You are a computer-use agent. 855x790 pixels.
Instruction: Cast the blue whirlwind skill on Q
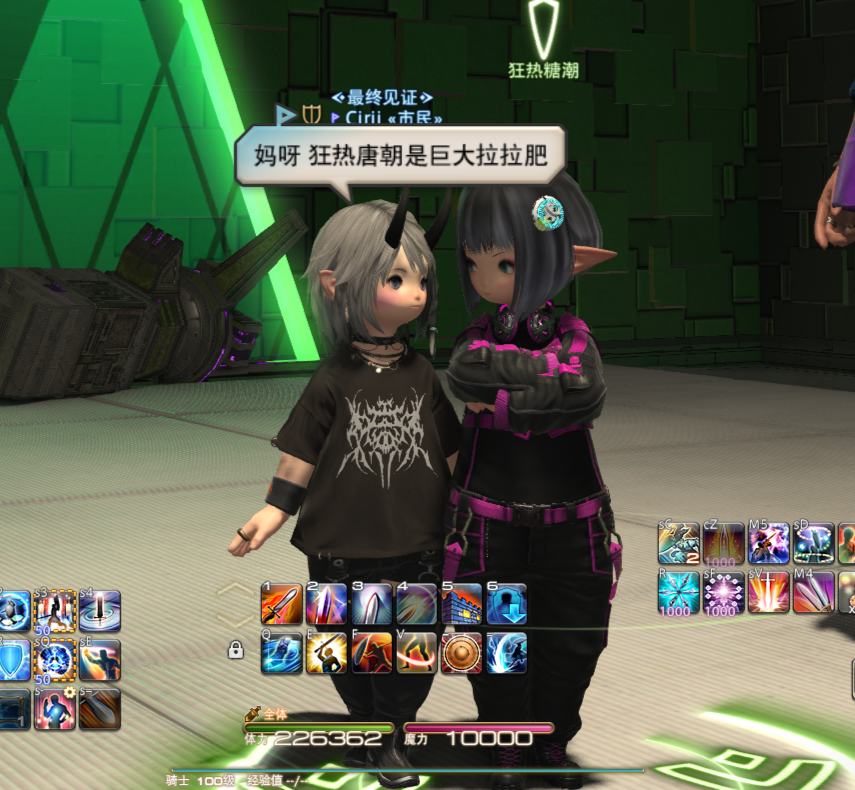(x=281, y=652)
